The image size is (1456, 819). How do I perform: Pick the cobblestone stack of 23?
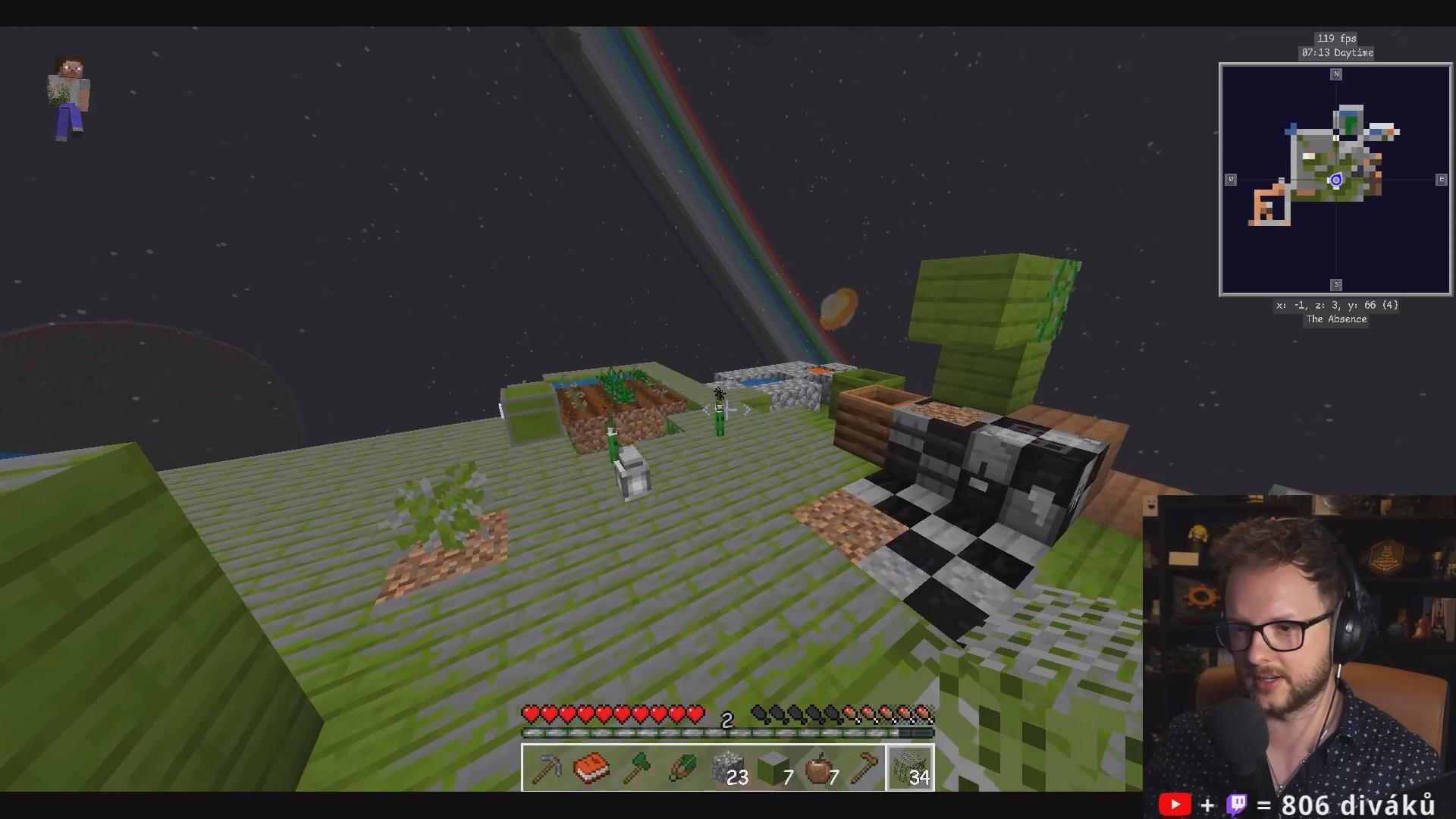coord(728,768)
